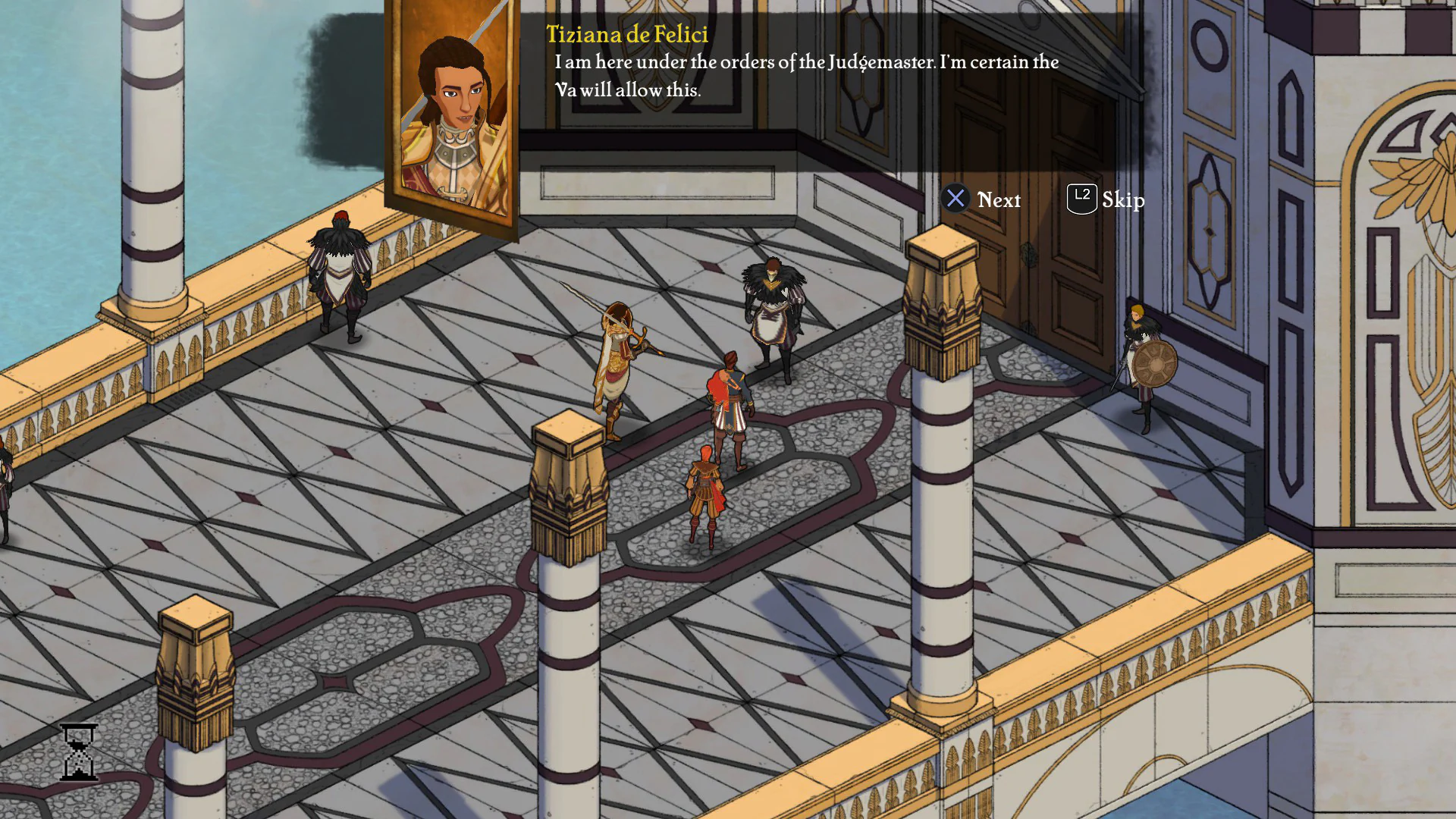Click the L2 button icon beside Skip
Viewport: 1456px width, 819px height.
pyautogui.click(x=1081, y=199)
